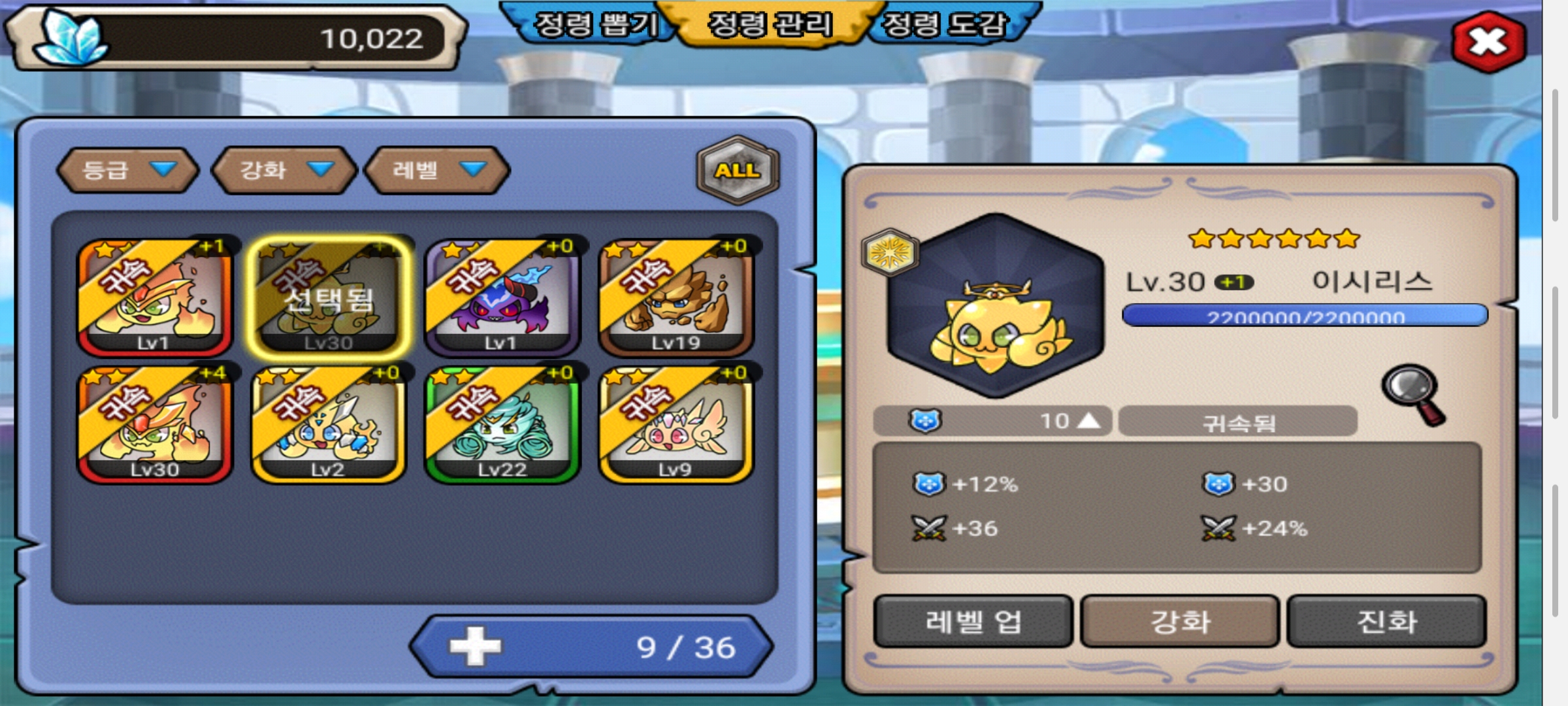This screenshot has height=706, width=1568.
Task: Open the 정령 도감 tab
Action: [945, 25]
